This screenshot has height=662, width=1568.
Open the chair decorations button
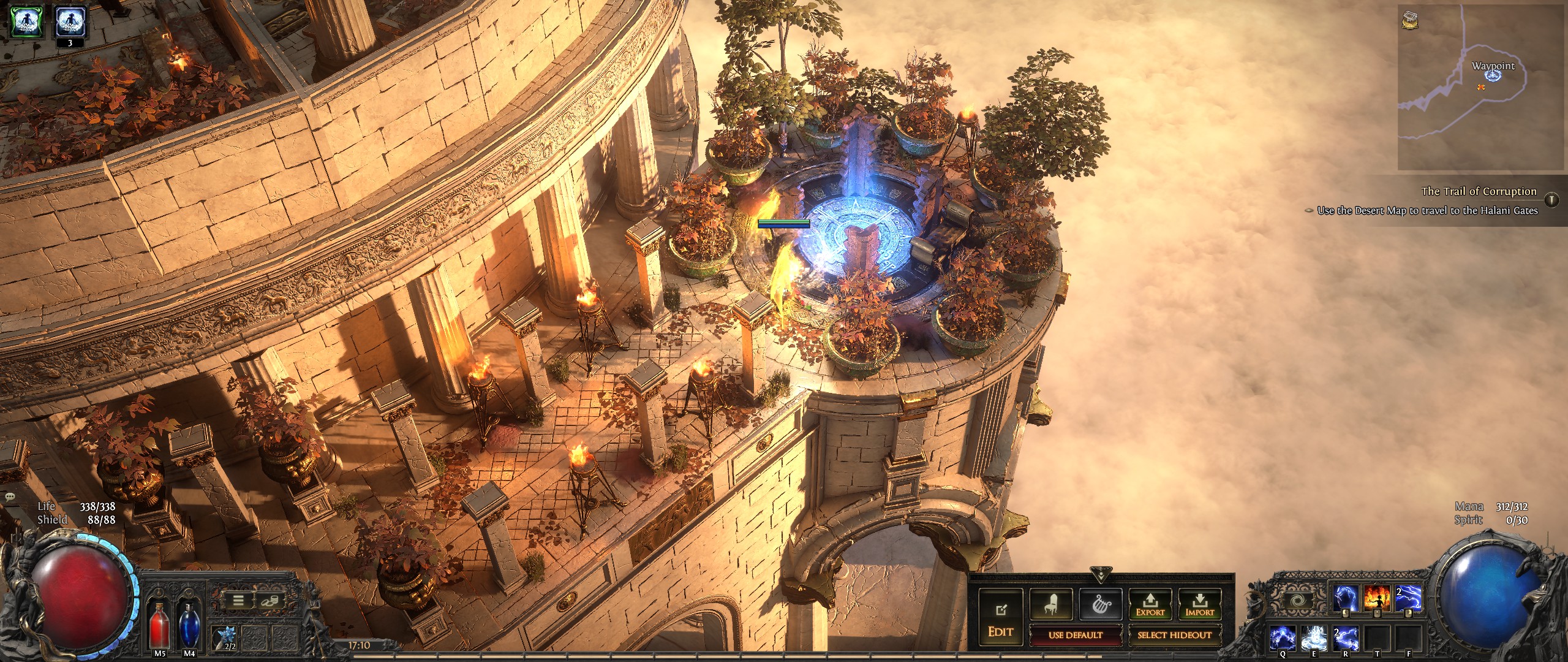point(1051,605)
